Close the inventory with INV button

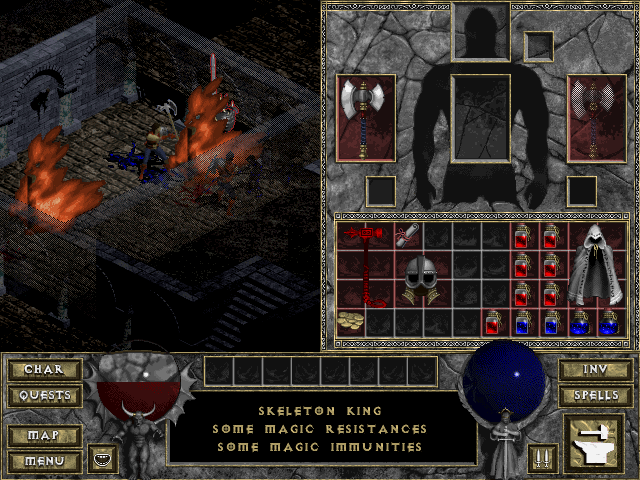pos(594,370)
